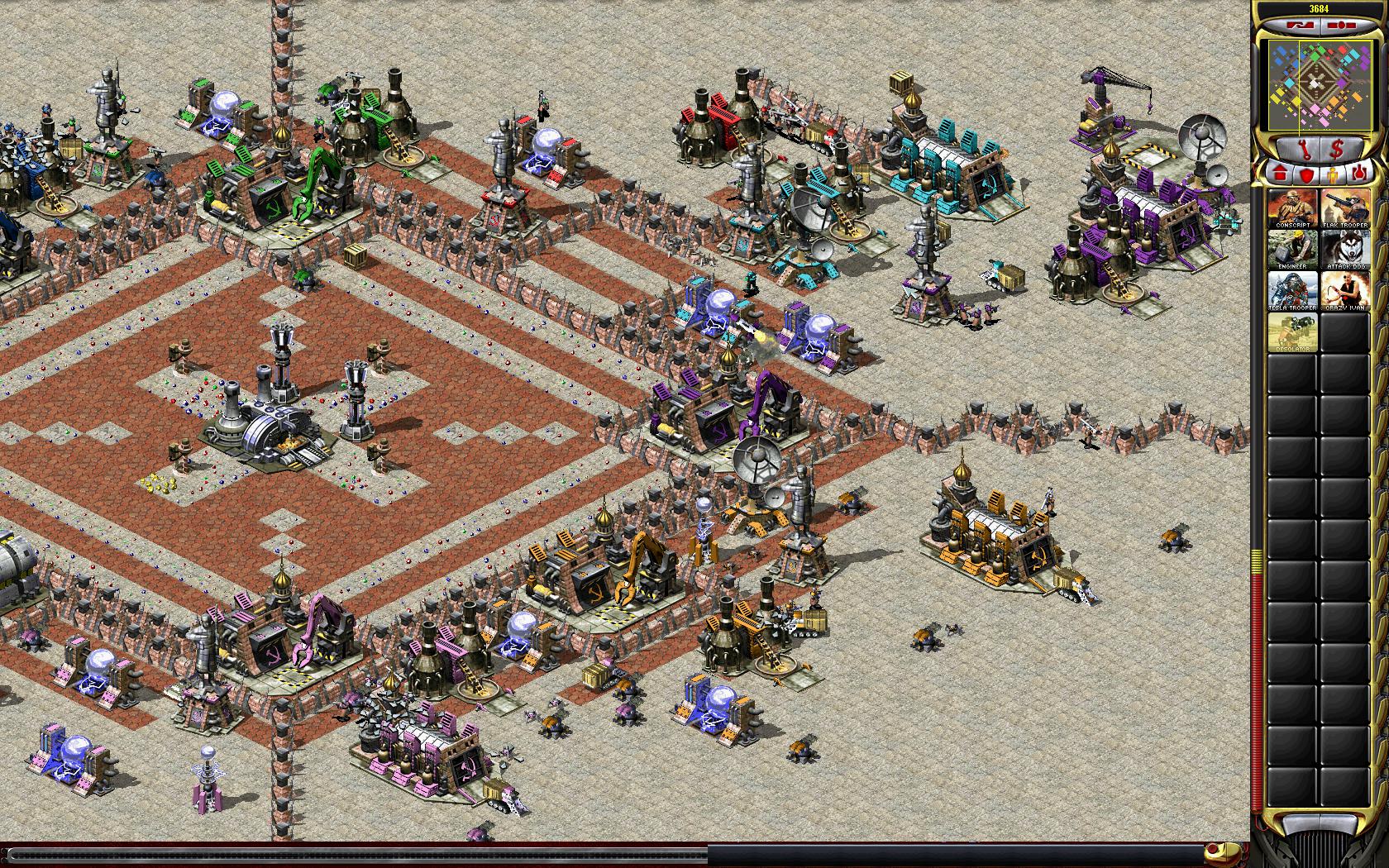Queue a Conscript for training
Image resolution: width=1389 pixels, height=868 pixels.
tap(1292, 208)
